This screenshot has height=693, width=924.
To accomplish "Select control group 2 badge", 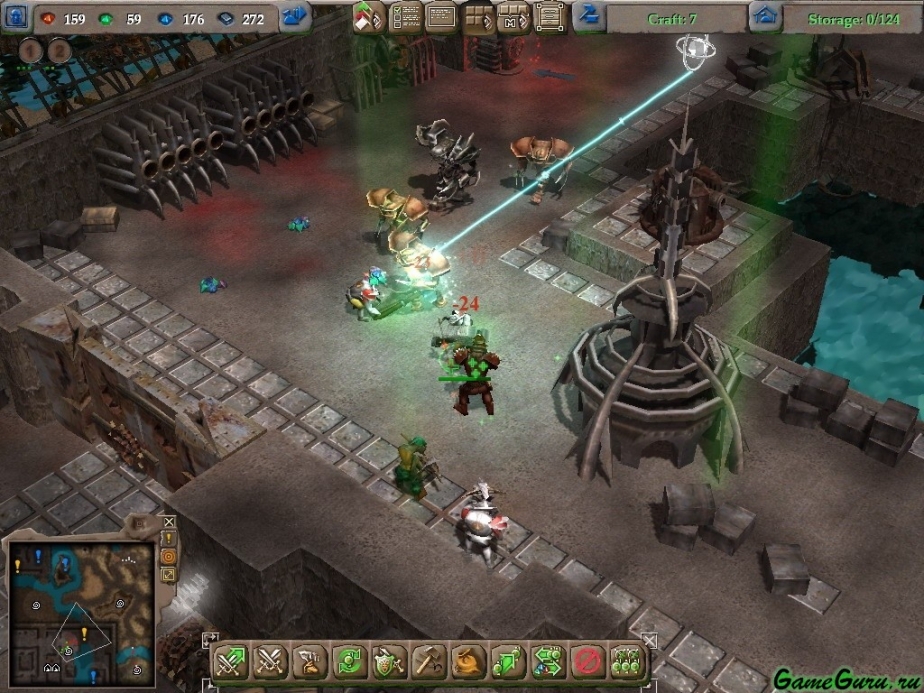I will [x=59, y=51].
